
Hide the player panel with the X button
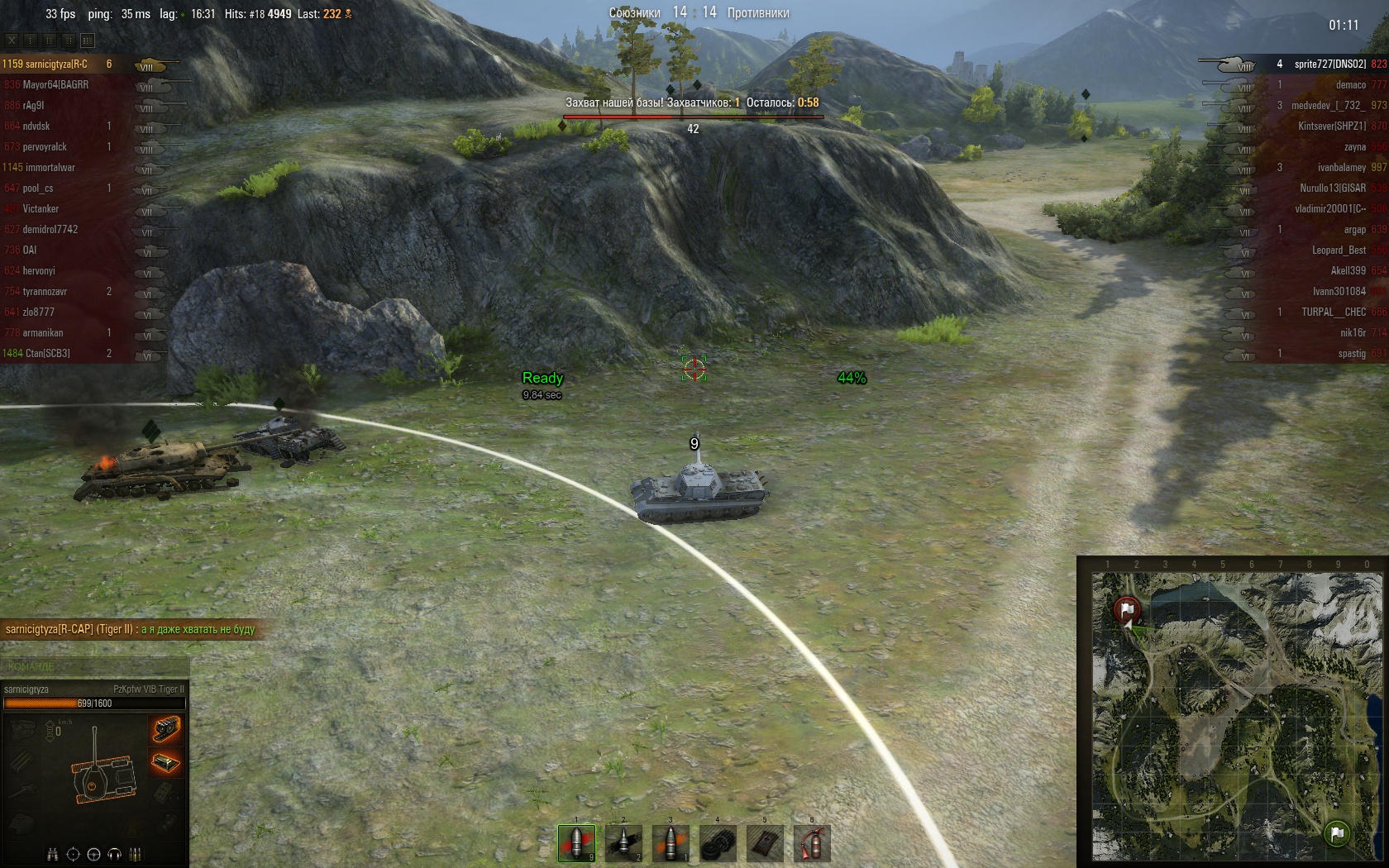(12, 40)
